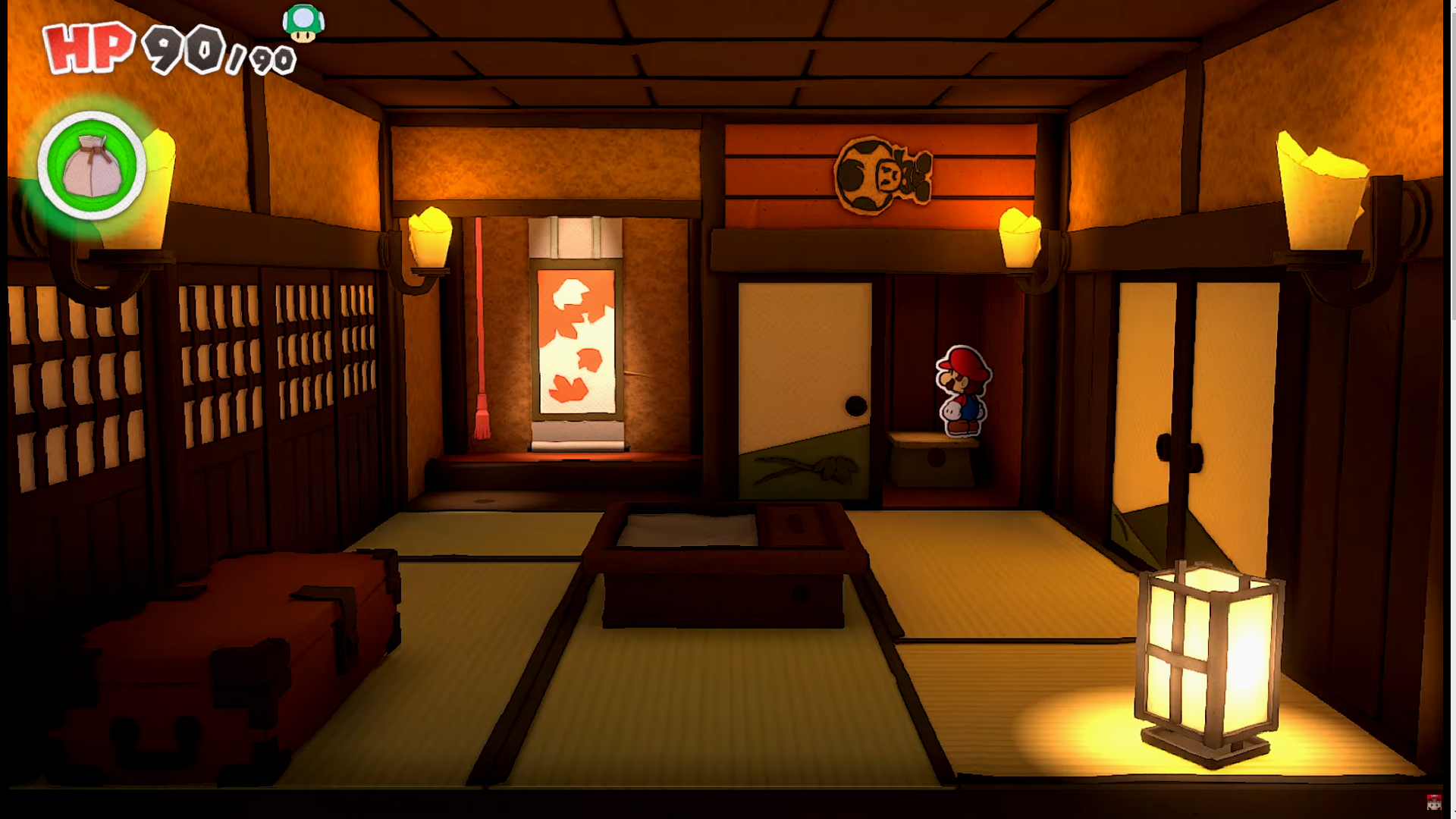This screenshot has height=819, width=1456.
Task: Click the Mario face channel avatar
Action: pos(1433,802)
